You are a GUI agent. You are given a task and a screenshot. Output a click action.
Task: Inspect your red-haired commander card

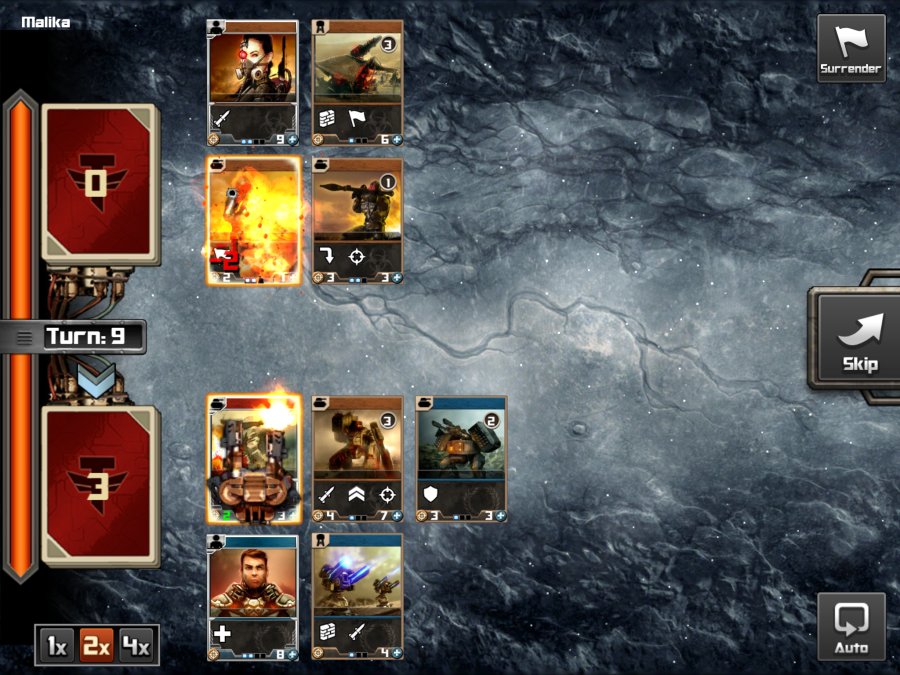(x=252, y=597)
